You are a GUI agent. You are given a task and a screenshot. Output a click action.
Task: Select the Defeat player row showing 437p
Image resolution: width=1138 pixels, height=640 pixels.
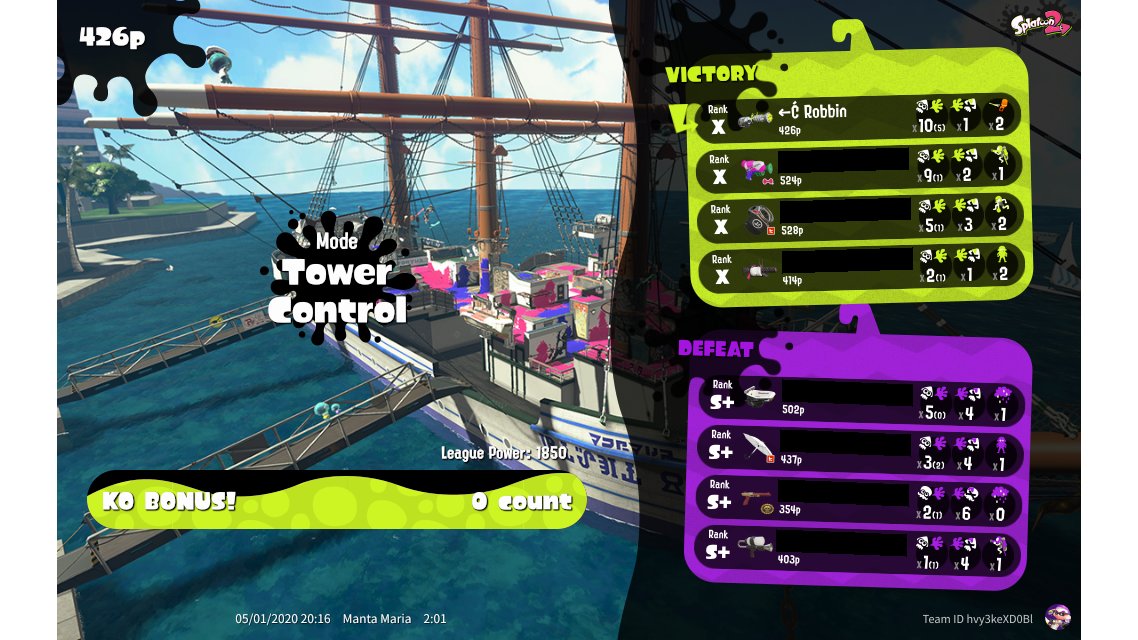(x=860, y=450)
